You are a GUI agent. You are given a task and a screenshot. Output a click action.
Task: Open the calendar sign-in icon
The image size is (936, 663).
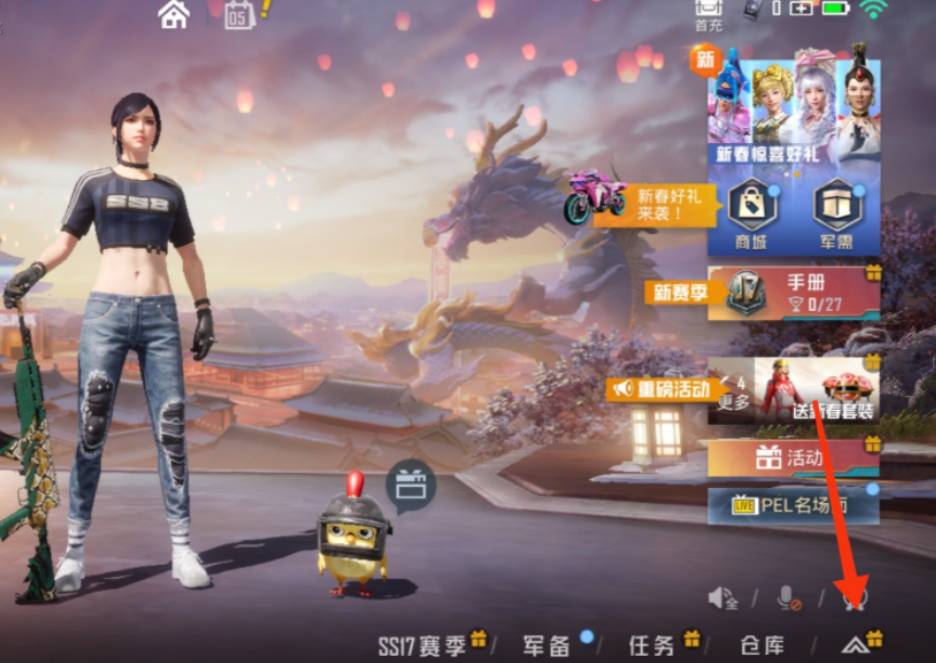tap(240, 15)
